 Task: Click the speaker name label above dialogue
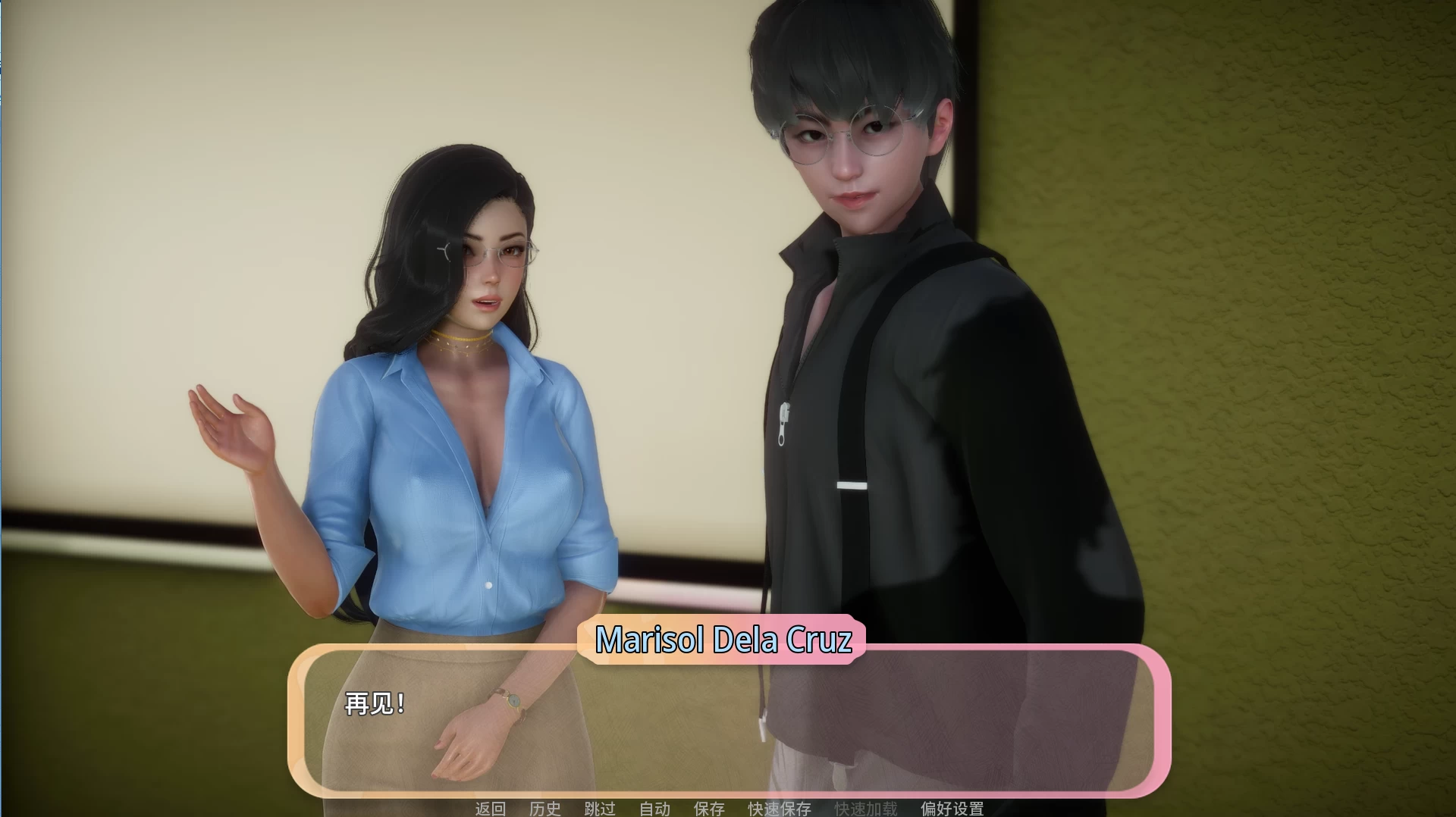[724, 640]
